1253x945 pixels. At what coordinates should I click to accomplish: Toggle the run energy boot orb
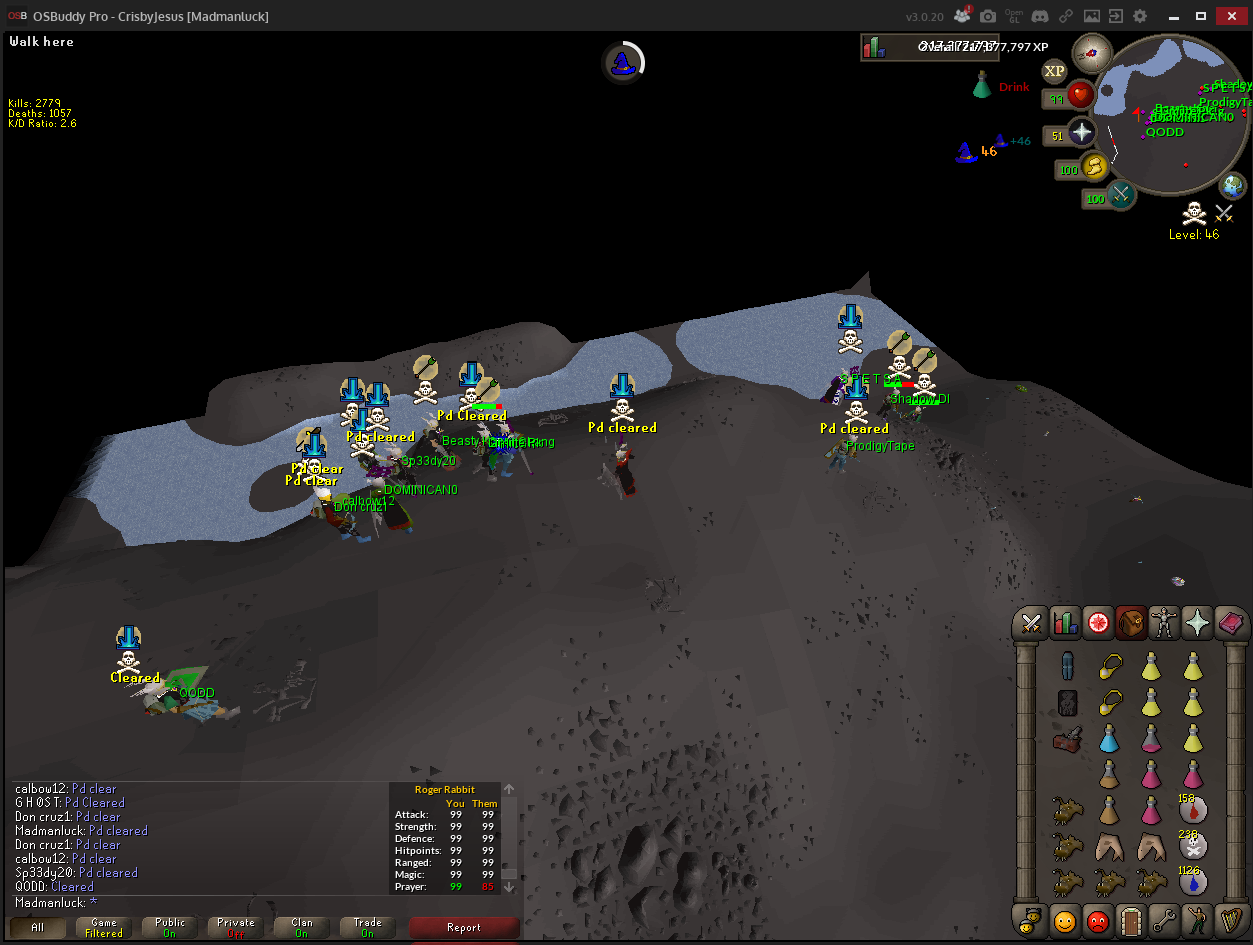[x=1095, y=166]
